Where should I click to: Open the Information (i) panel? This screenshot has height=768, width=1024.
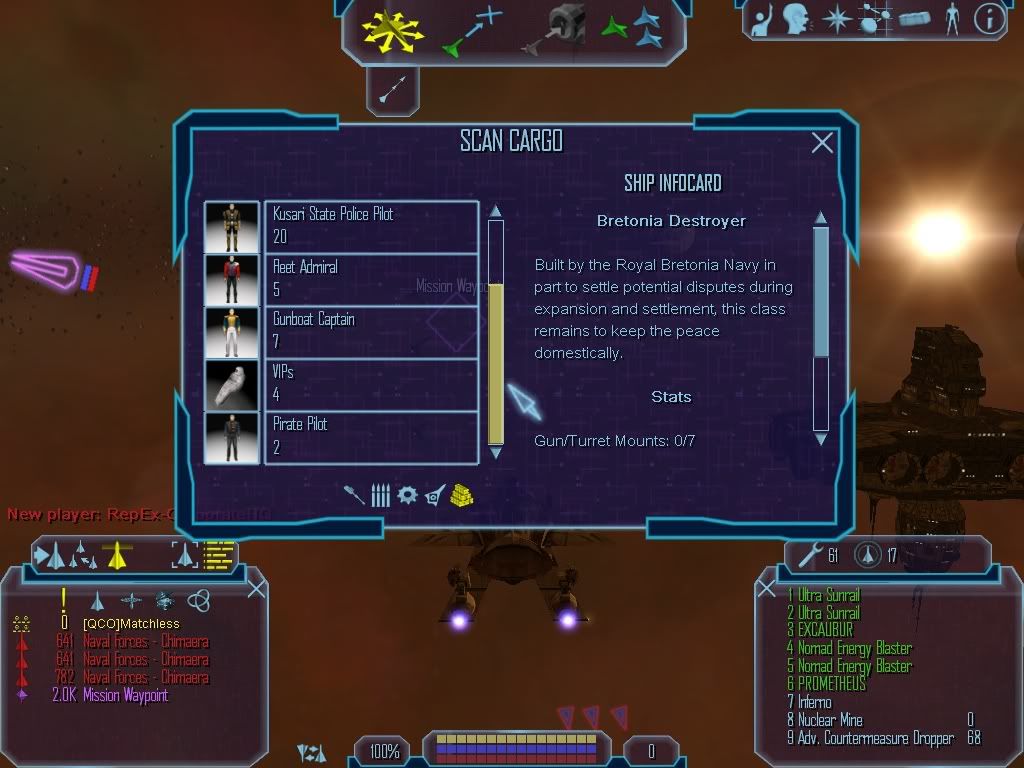pos(989,19)
